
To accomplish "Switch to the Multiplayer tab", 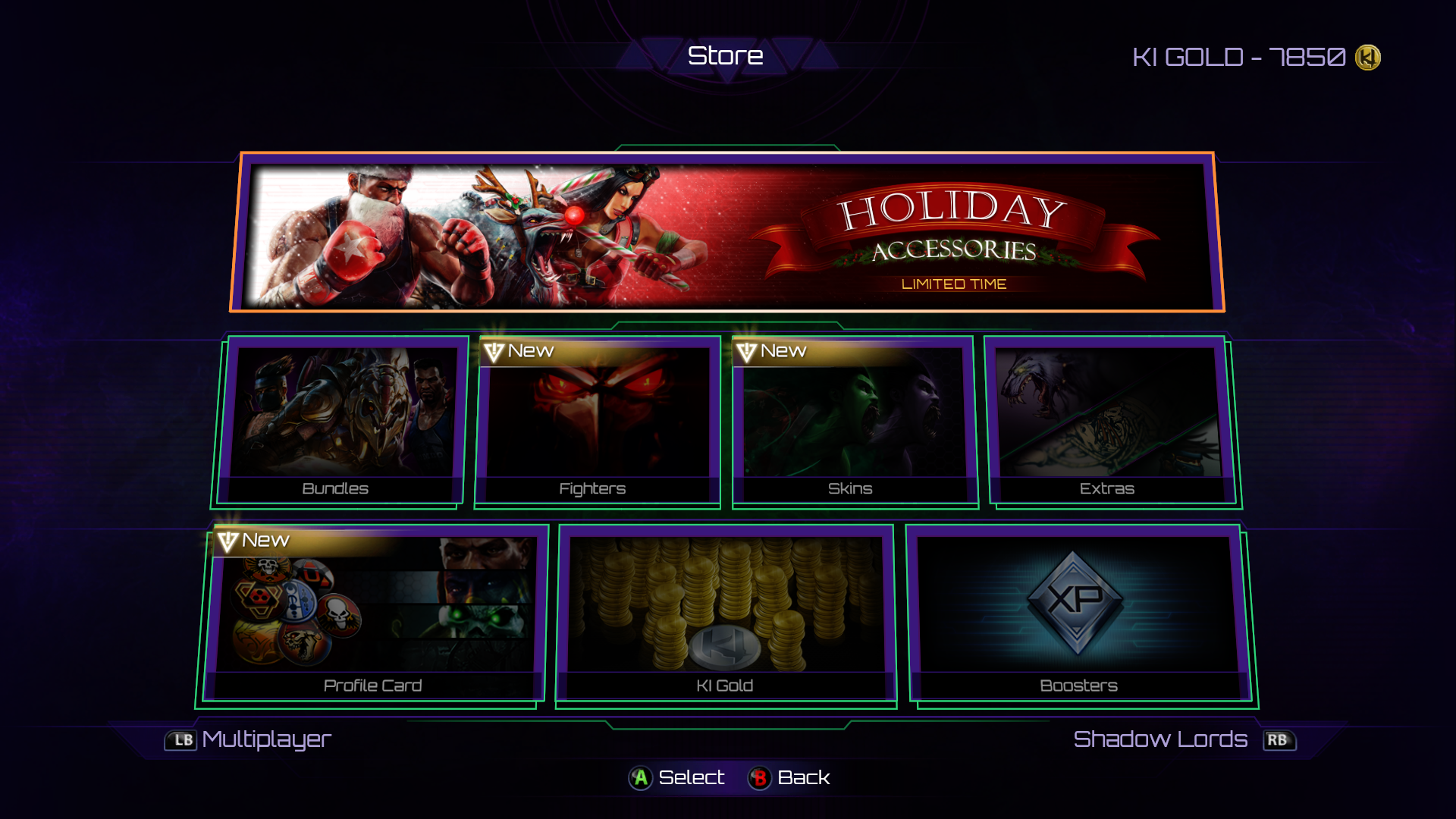I will [x=250, y=739].
